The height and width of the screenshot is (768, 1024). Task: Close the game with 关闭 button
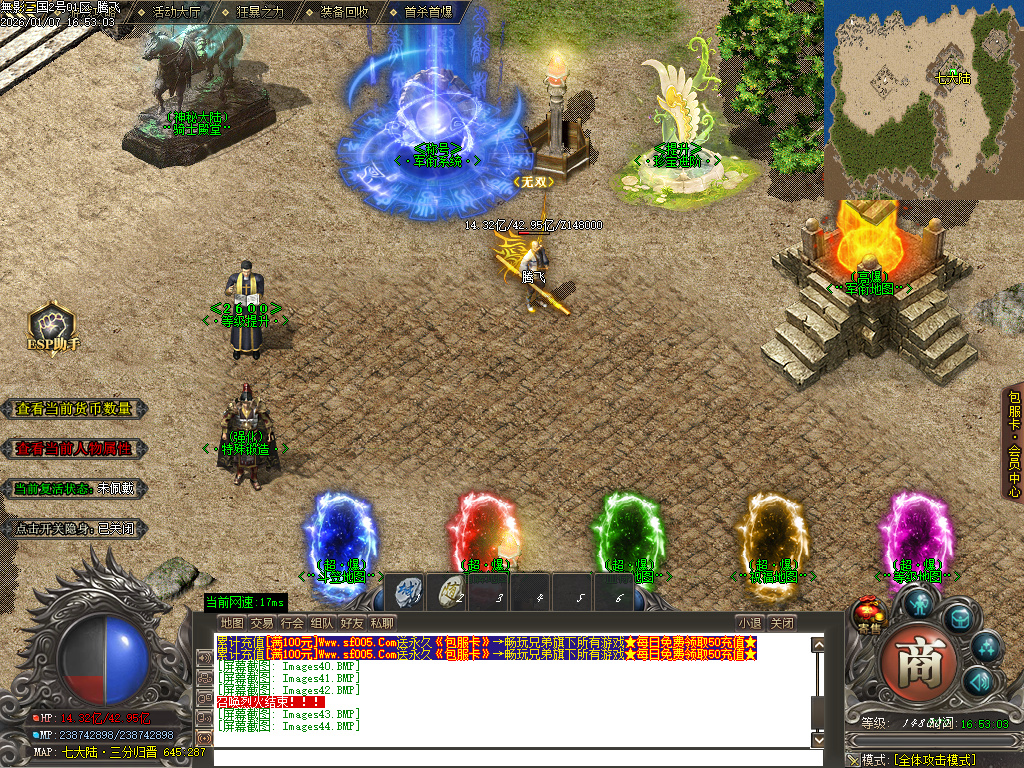pyautogui.click(x=783, y=623)
